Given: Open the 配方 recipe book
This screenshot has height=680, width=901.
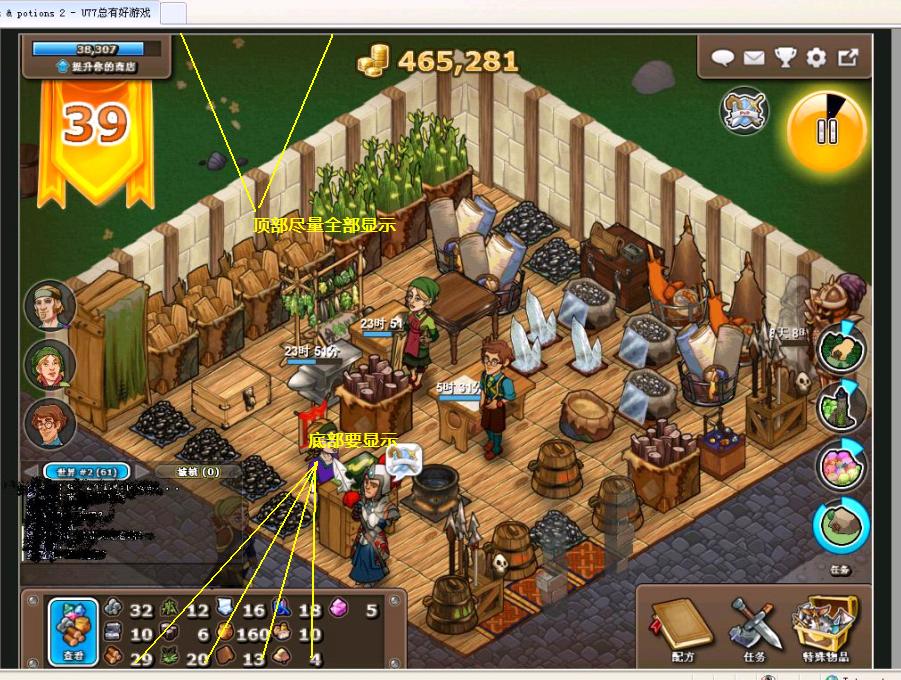Looking at the screenshot, I should pos(681,625).
